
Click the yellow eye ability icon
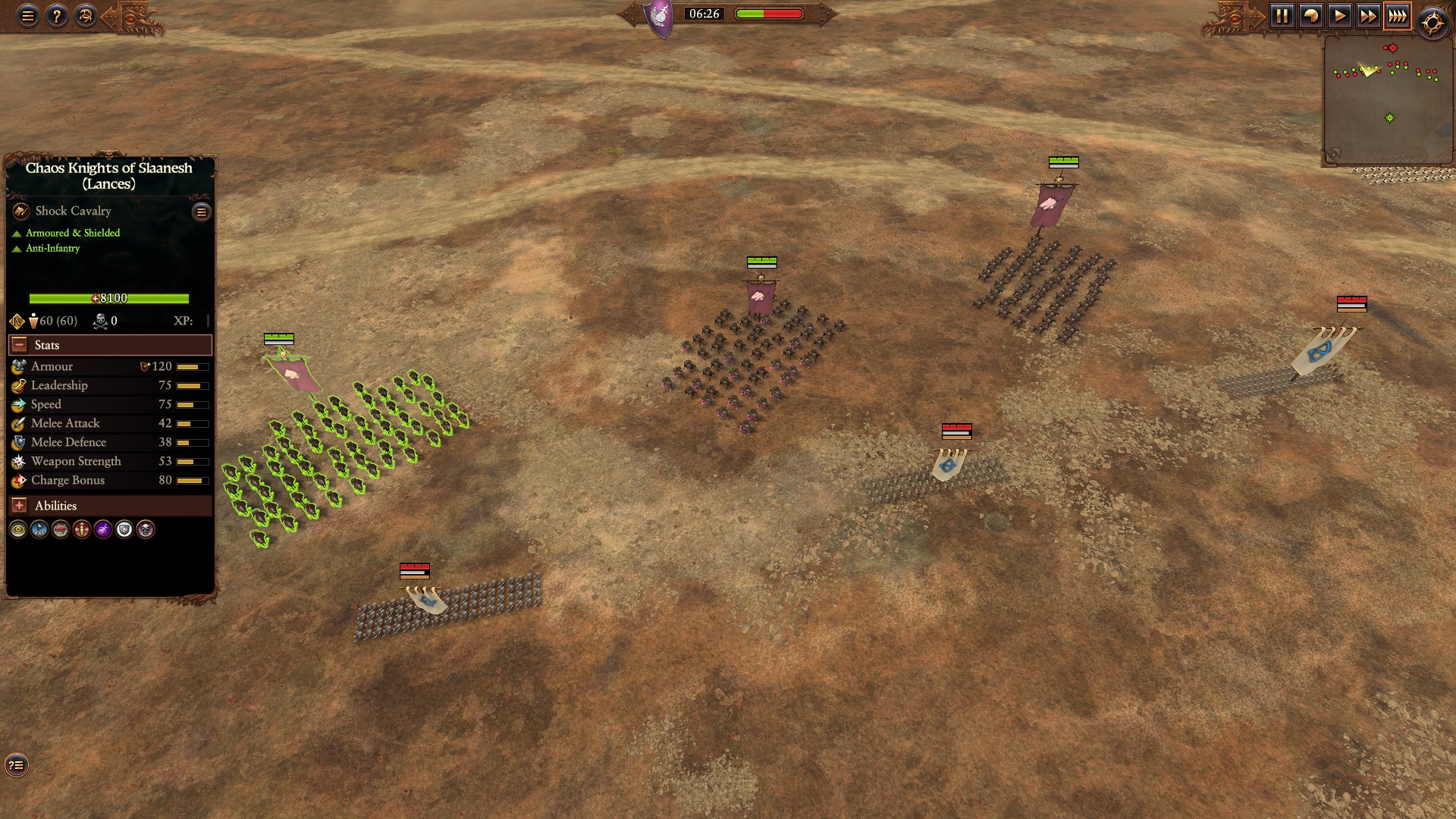(18, 529)
